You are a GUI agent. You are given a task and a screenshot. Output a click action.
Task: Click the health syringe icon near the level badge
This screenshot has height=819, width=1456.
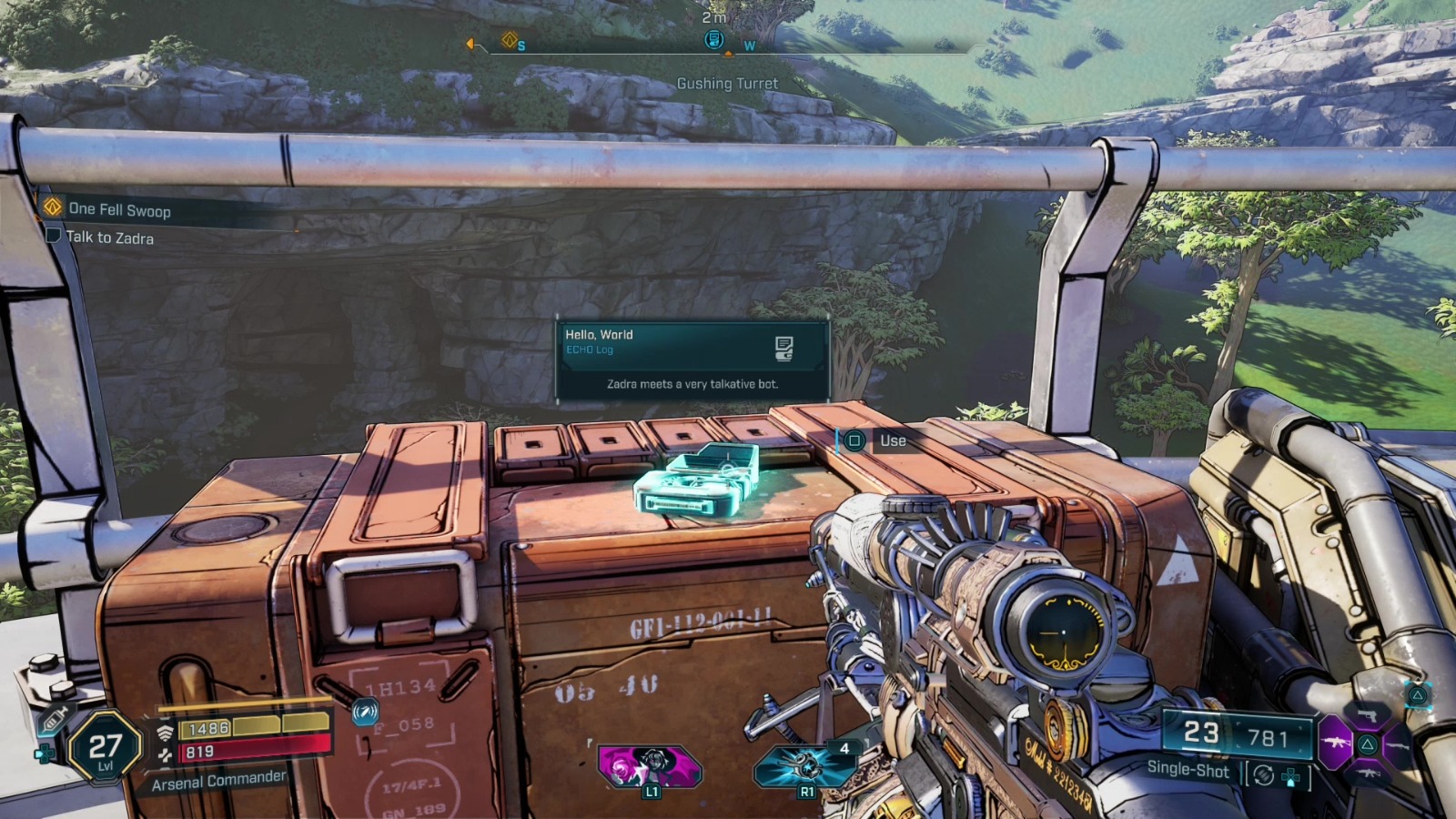54,717
